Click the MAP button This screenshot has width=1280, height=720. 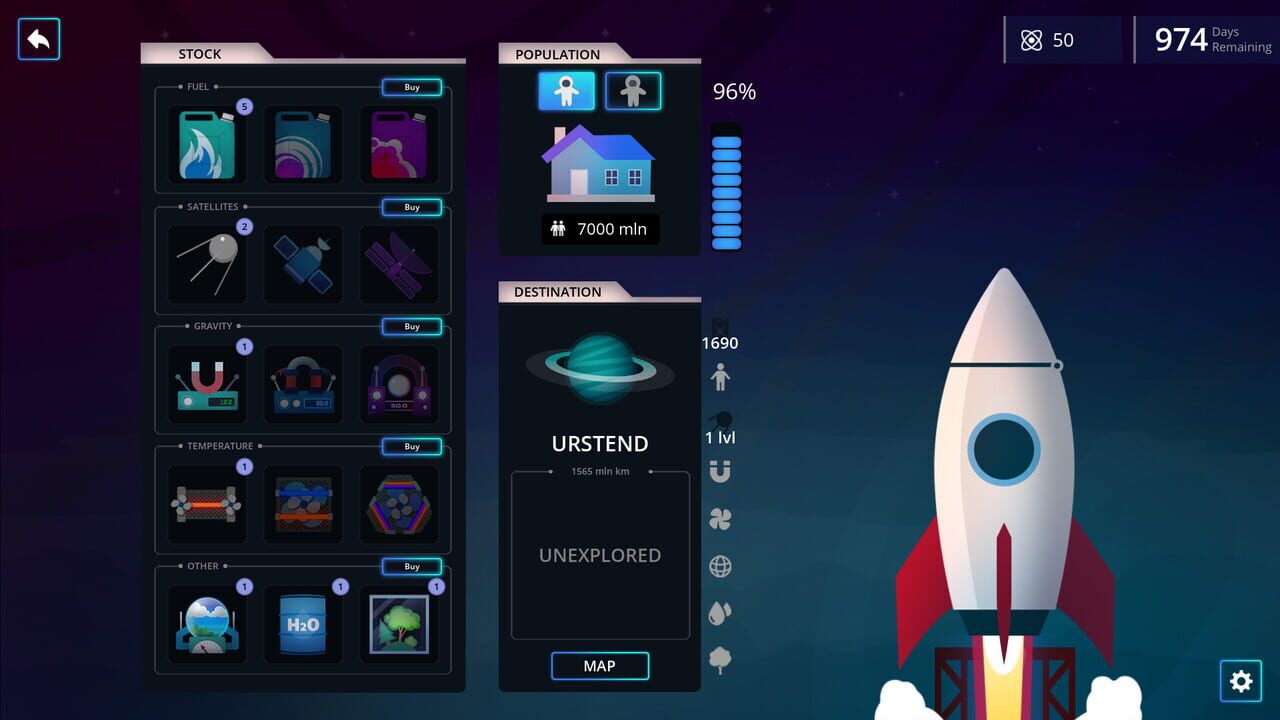tap(599, 665)
